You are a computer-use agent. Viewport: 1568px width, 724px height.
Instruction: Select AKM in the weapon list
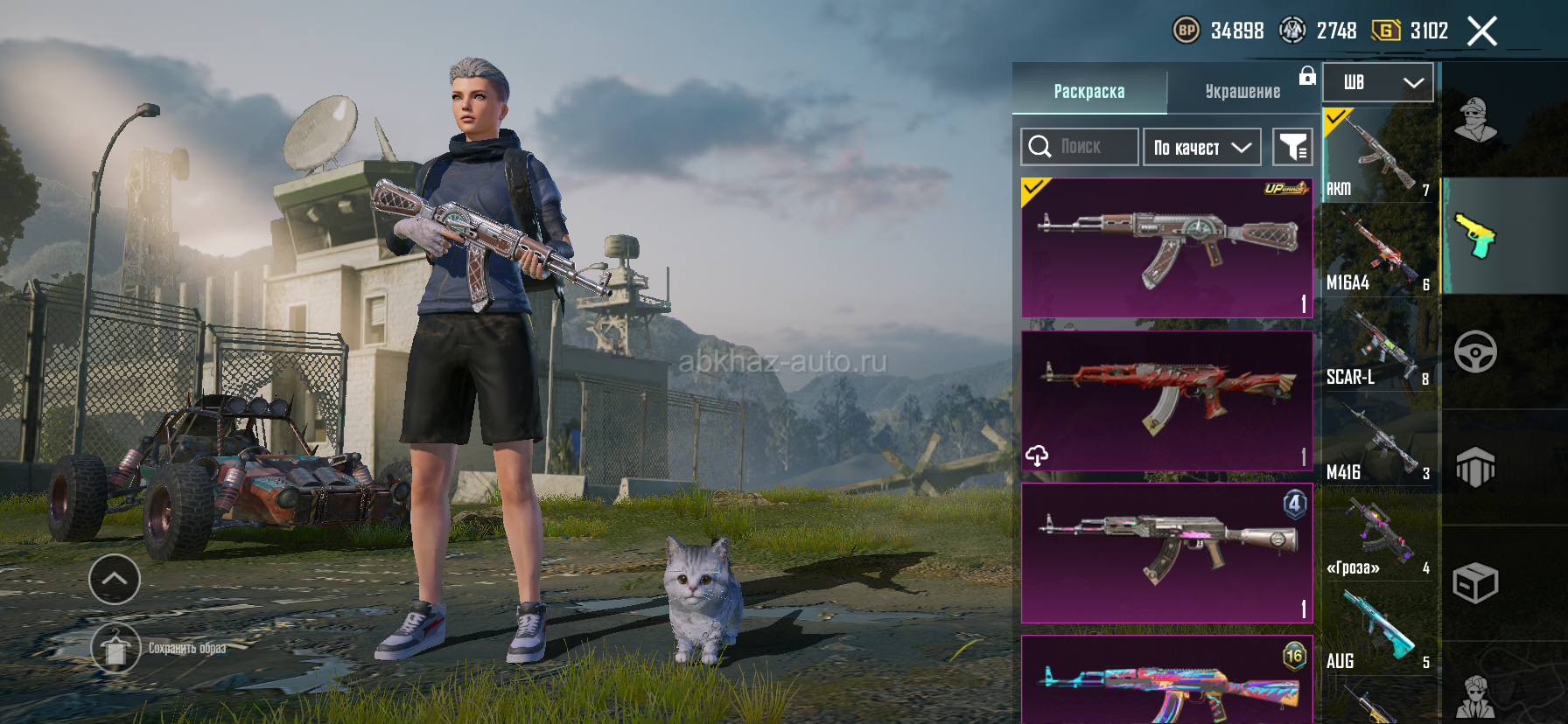[1378, 156]
